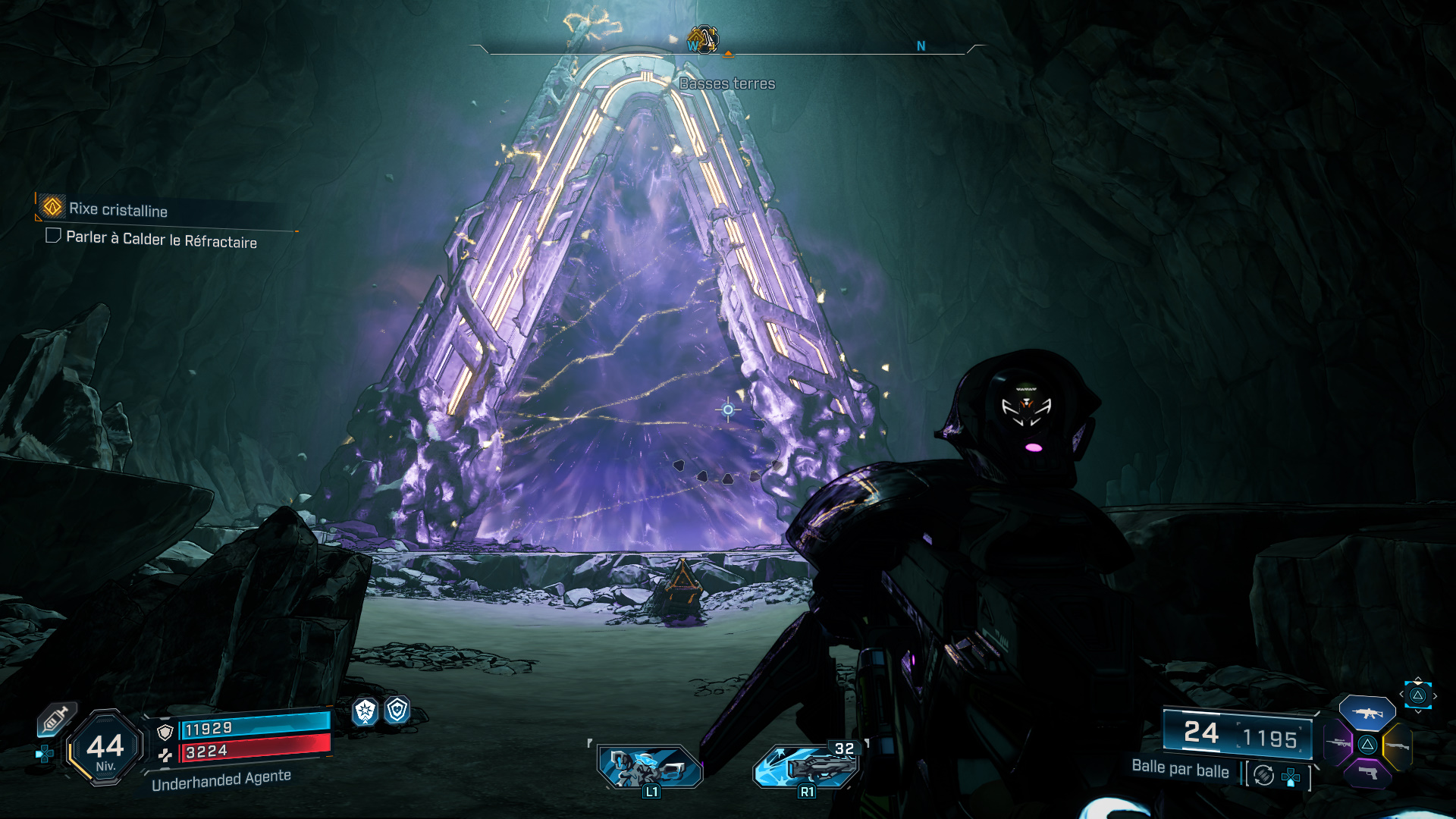Open the chevron below the weapon card
This screenshot has width=1456, height=819.
[x=1420, y=711]
